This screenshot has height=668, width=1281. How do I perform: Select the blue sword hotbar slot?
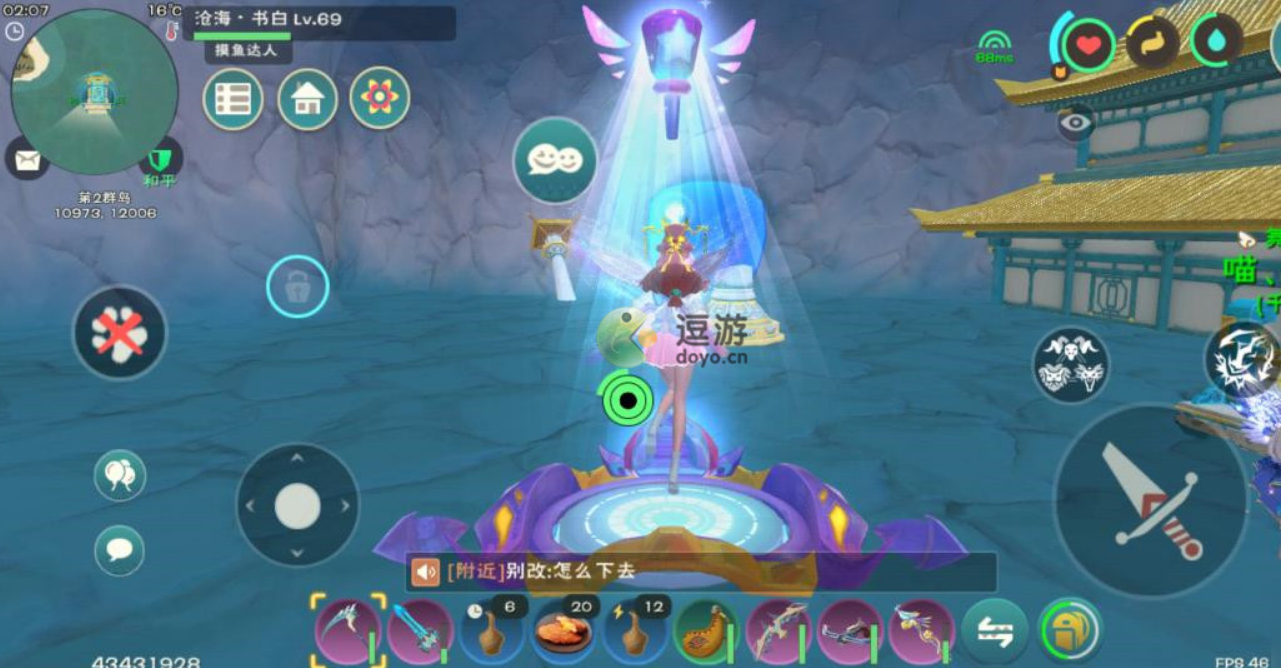pos(420,632)
